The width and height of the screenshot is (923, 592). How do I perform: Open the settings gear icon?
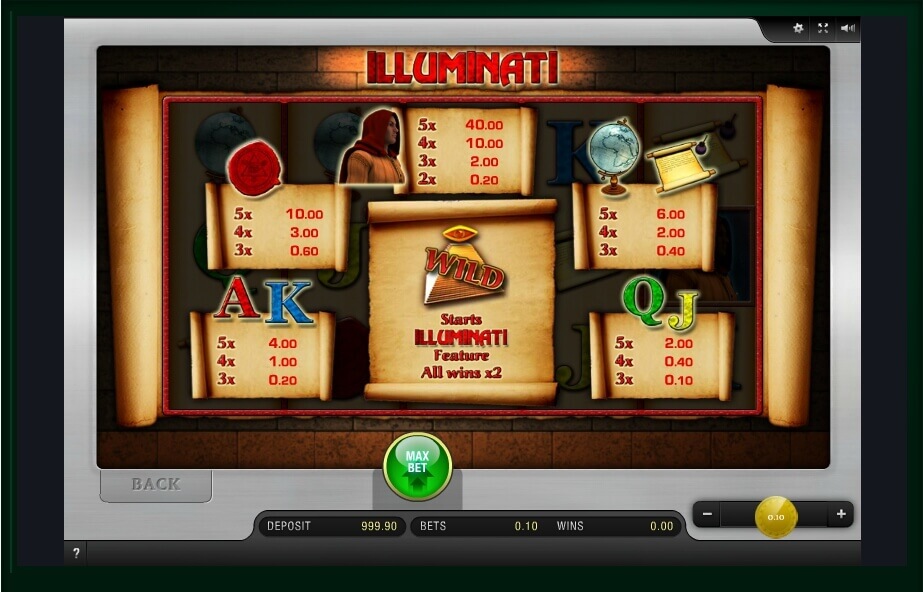pyautogui.click(x=798, y=28)
